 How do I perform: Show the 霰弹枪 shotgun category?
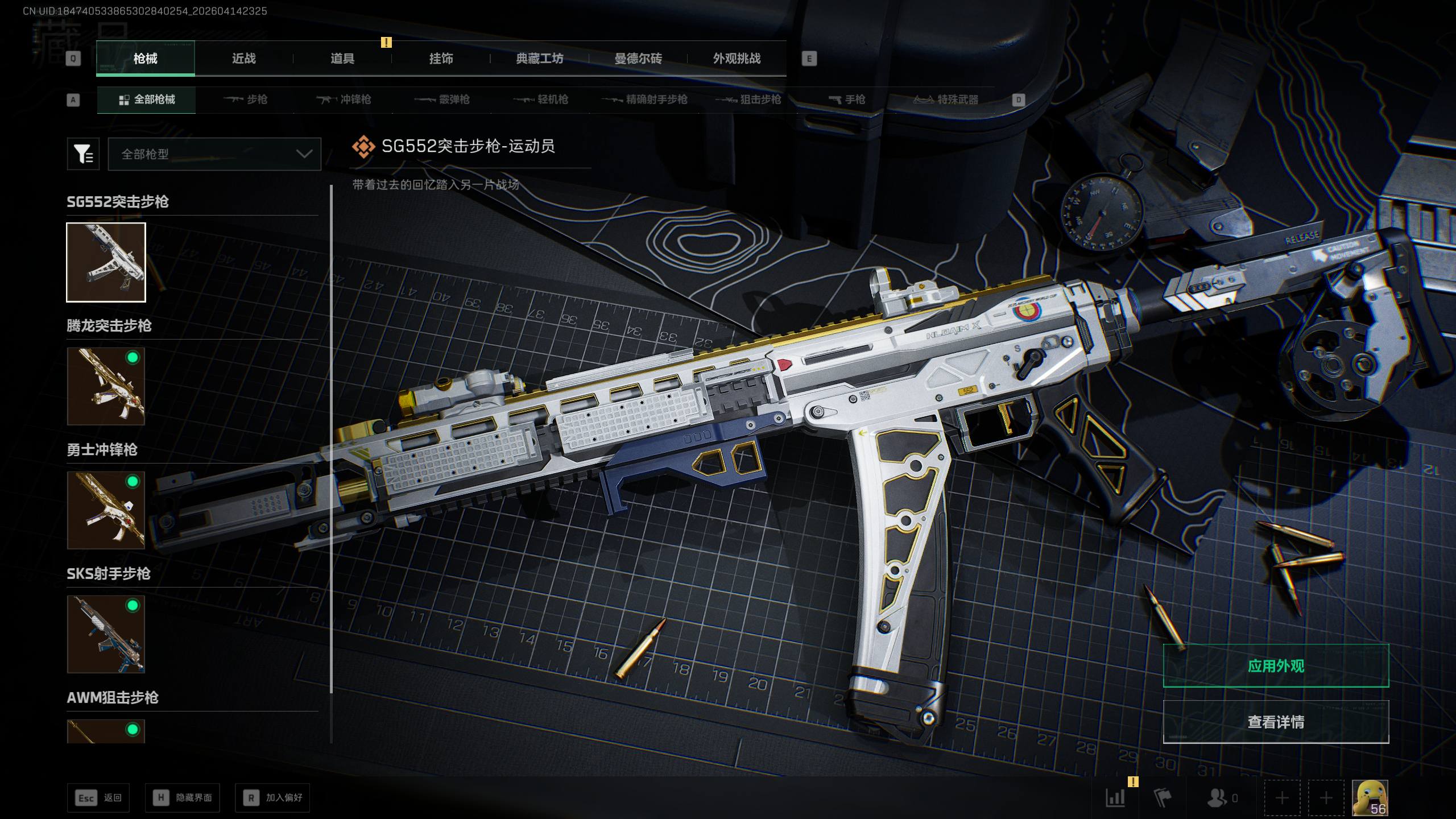tap(442, 100)
